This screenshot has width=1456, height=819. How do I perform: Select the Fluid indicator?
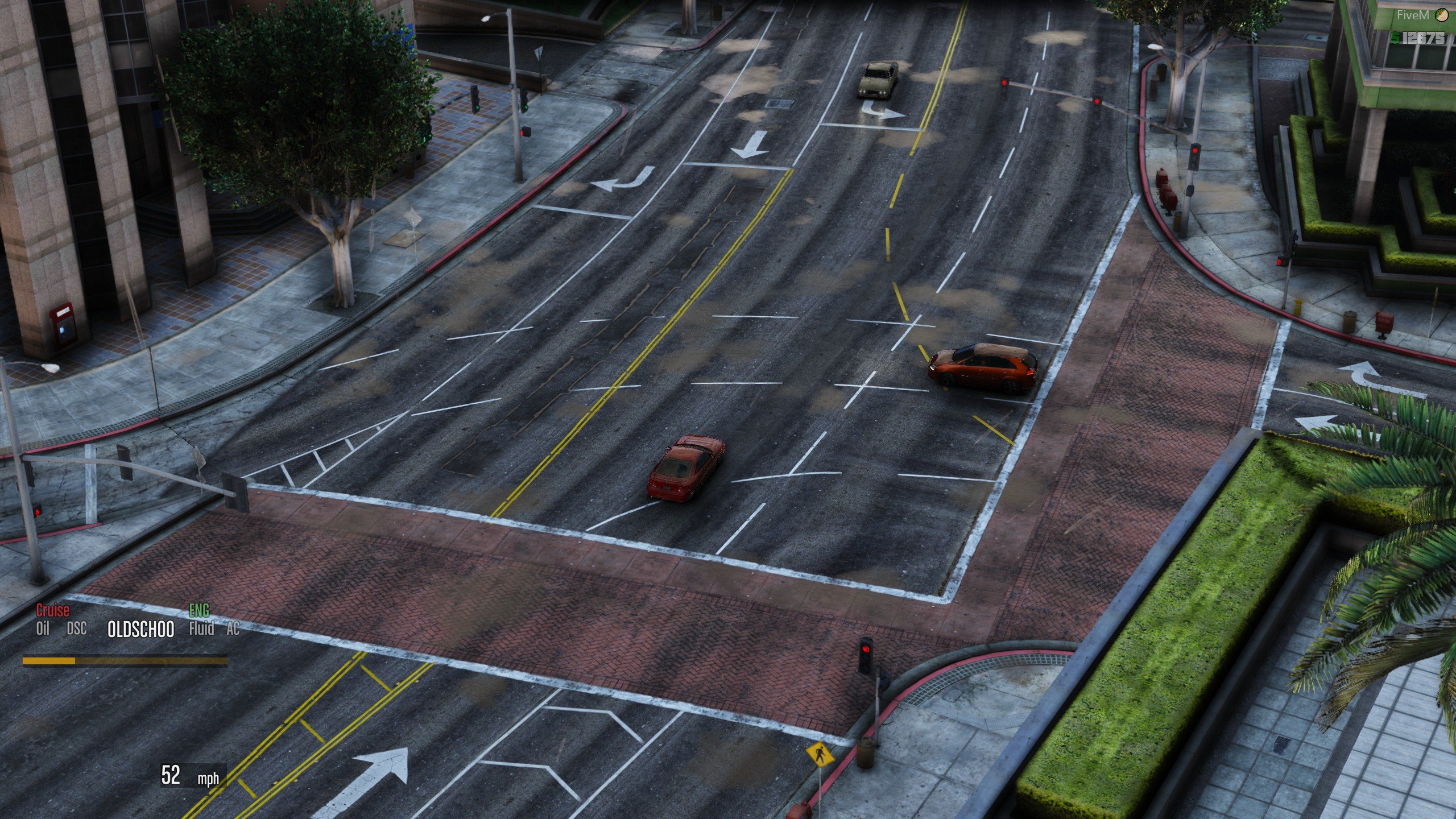[x=201, y=628]
